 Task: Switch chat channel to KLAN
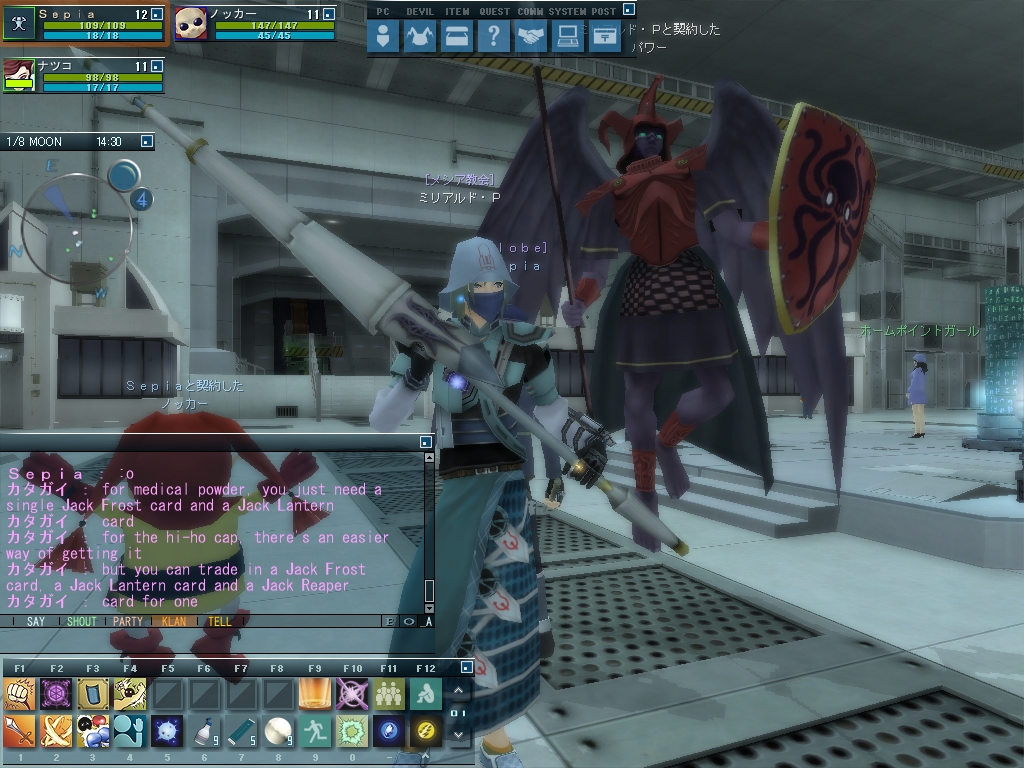click(173, 621)
